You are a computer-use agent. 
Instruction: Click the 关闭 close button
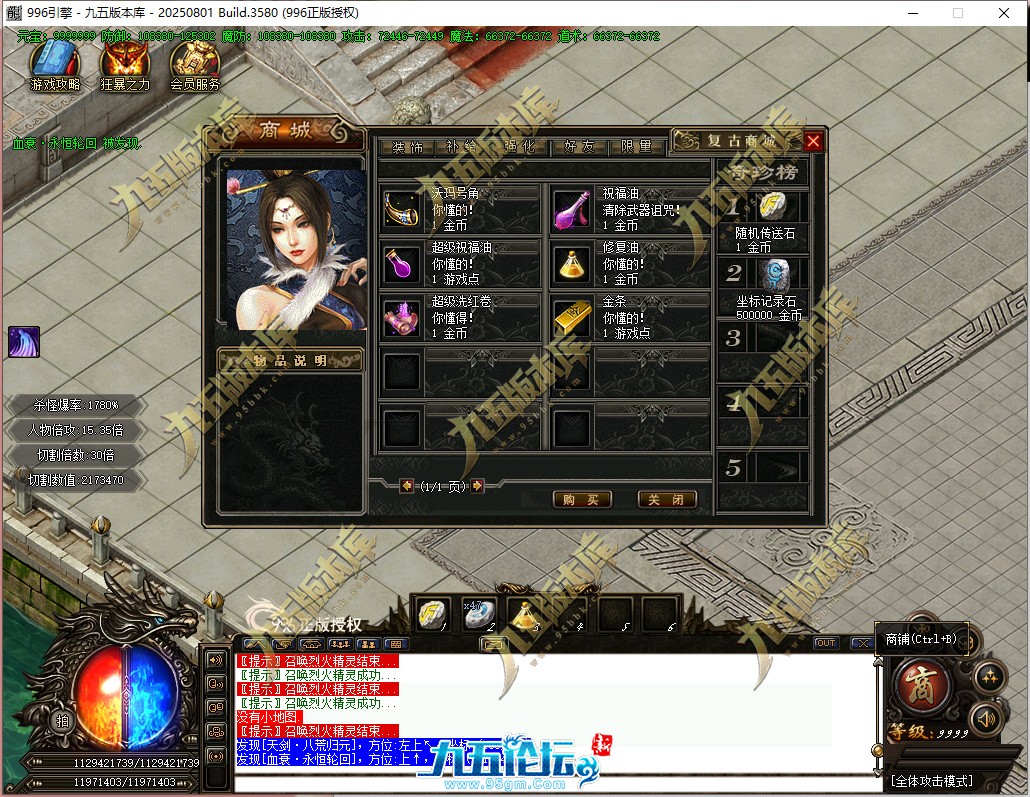click(x=666, y=499)
